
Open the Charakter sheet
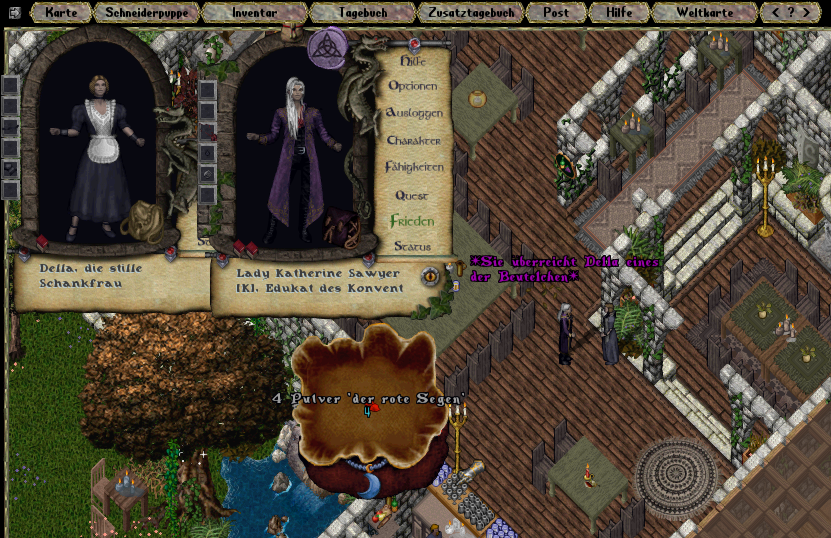(x=413, y=140)
